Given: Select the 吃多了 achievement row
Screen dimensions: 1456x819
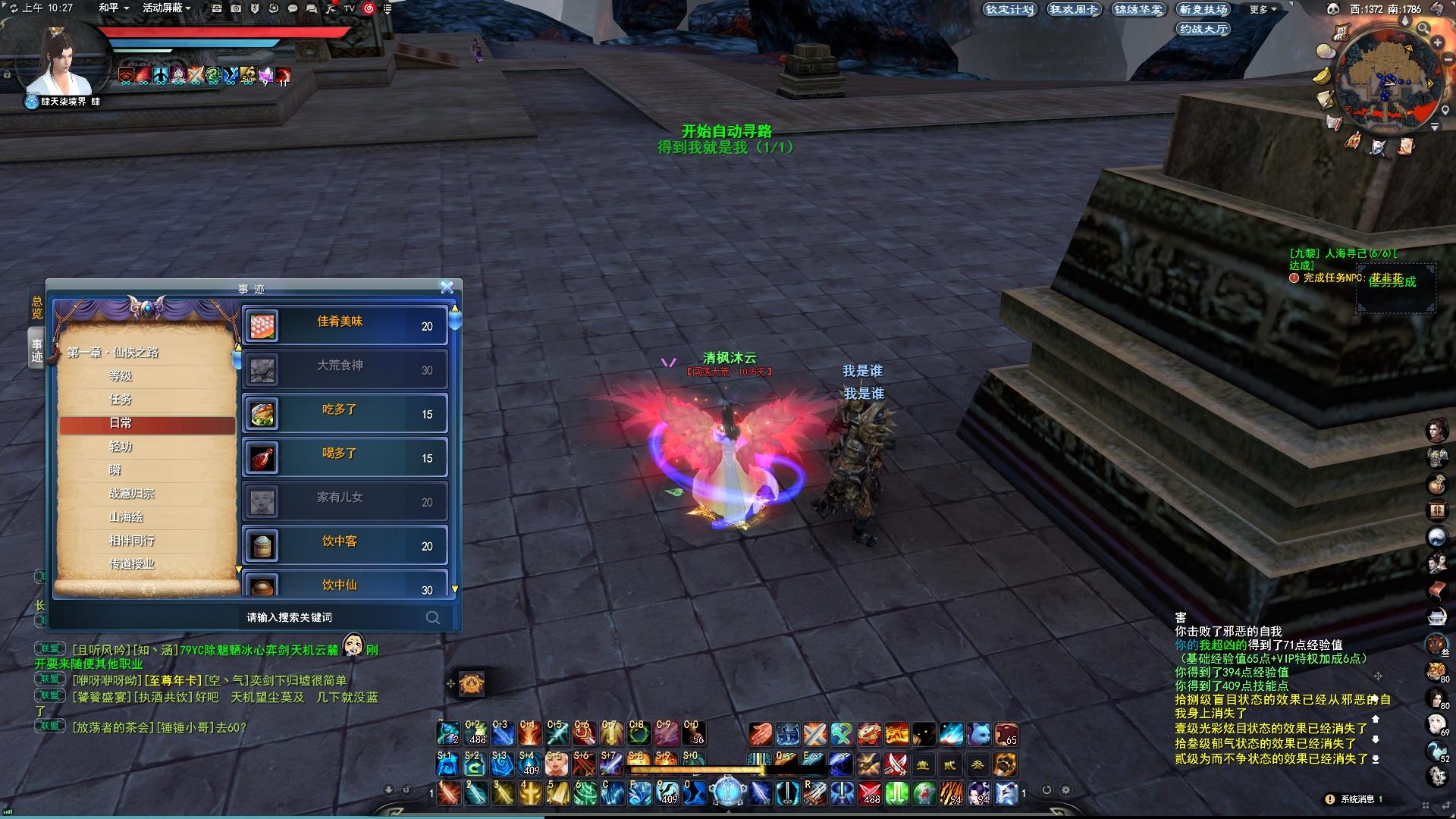Looking at the screenshot, I should pos(345,413).
